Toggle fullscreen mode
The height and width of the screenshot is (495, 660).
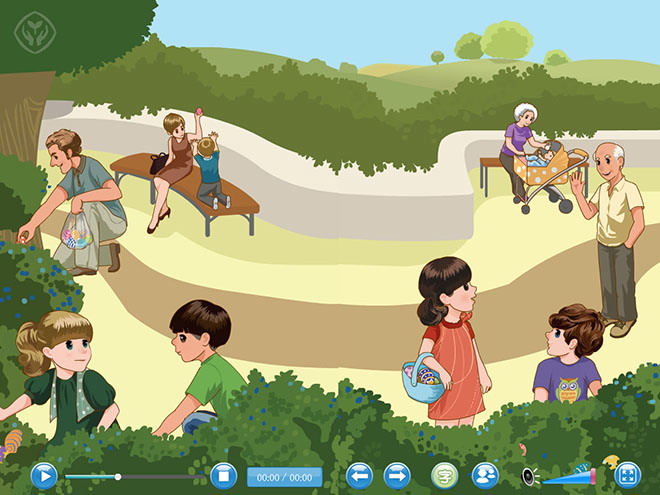(x=628, y=475)
